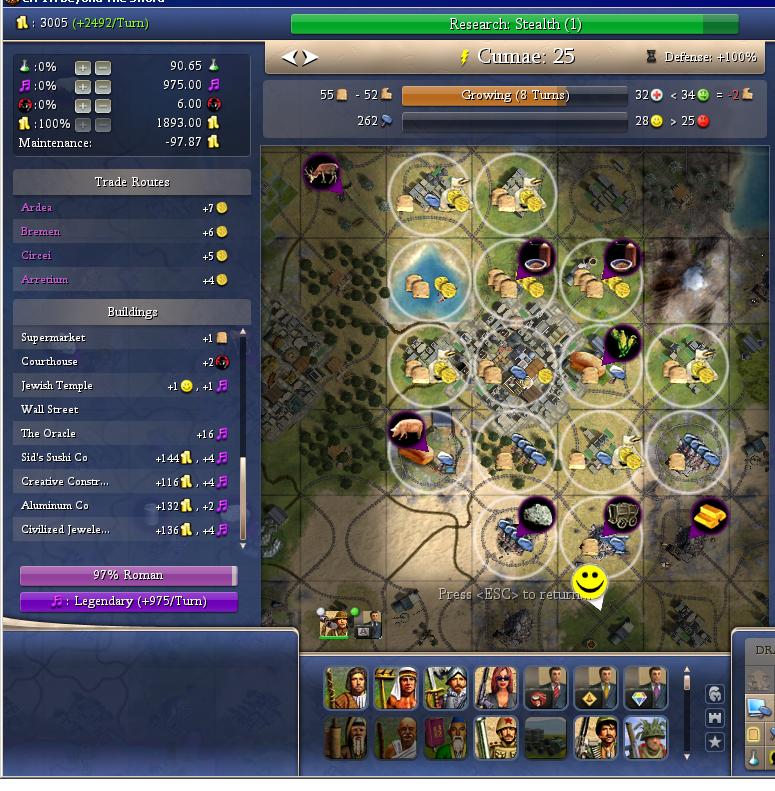Raise the espionage rate using the plus button

tap(82, 106)
